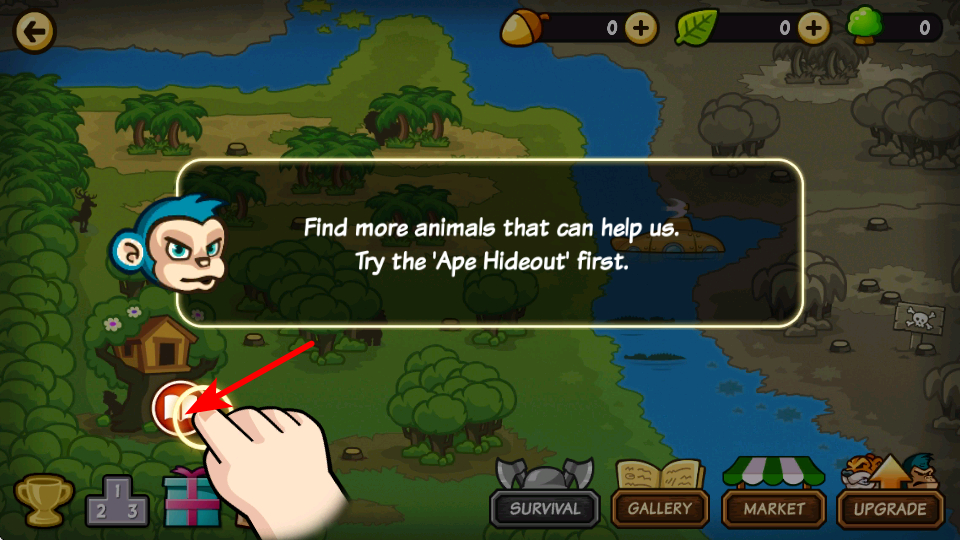Select the Ape Hideout red level marker
This screenshot has width=960, height=540.
click(x=172, y=408)
